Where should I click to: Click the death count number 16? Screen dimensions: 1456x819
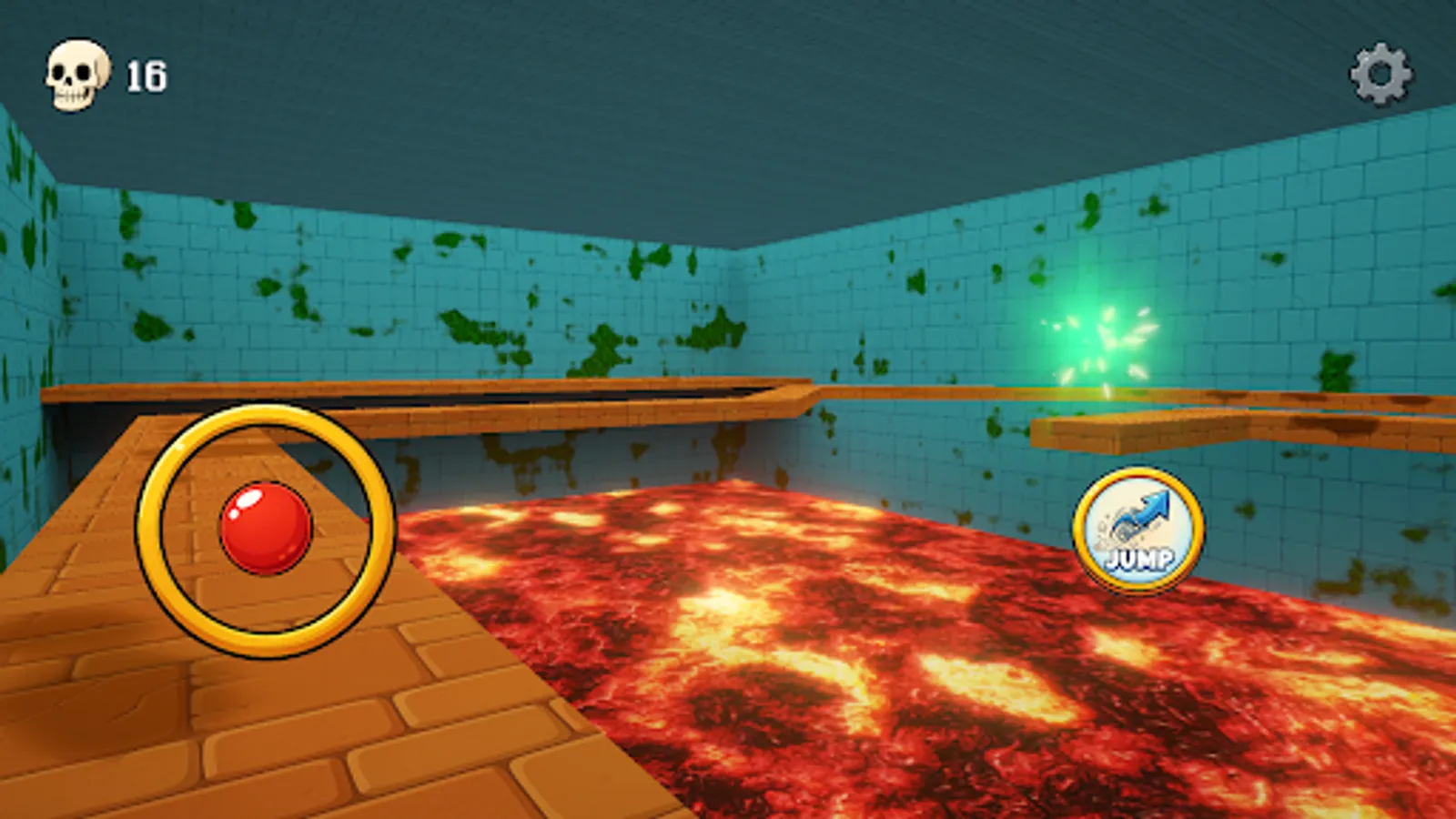pyautogui.click(x=146, y=75)
